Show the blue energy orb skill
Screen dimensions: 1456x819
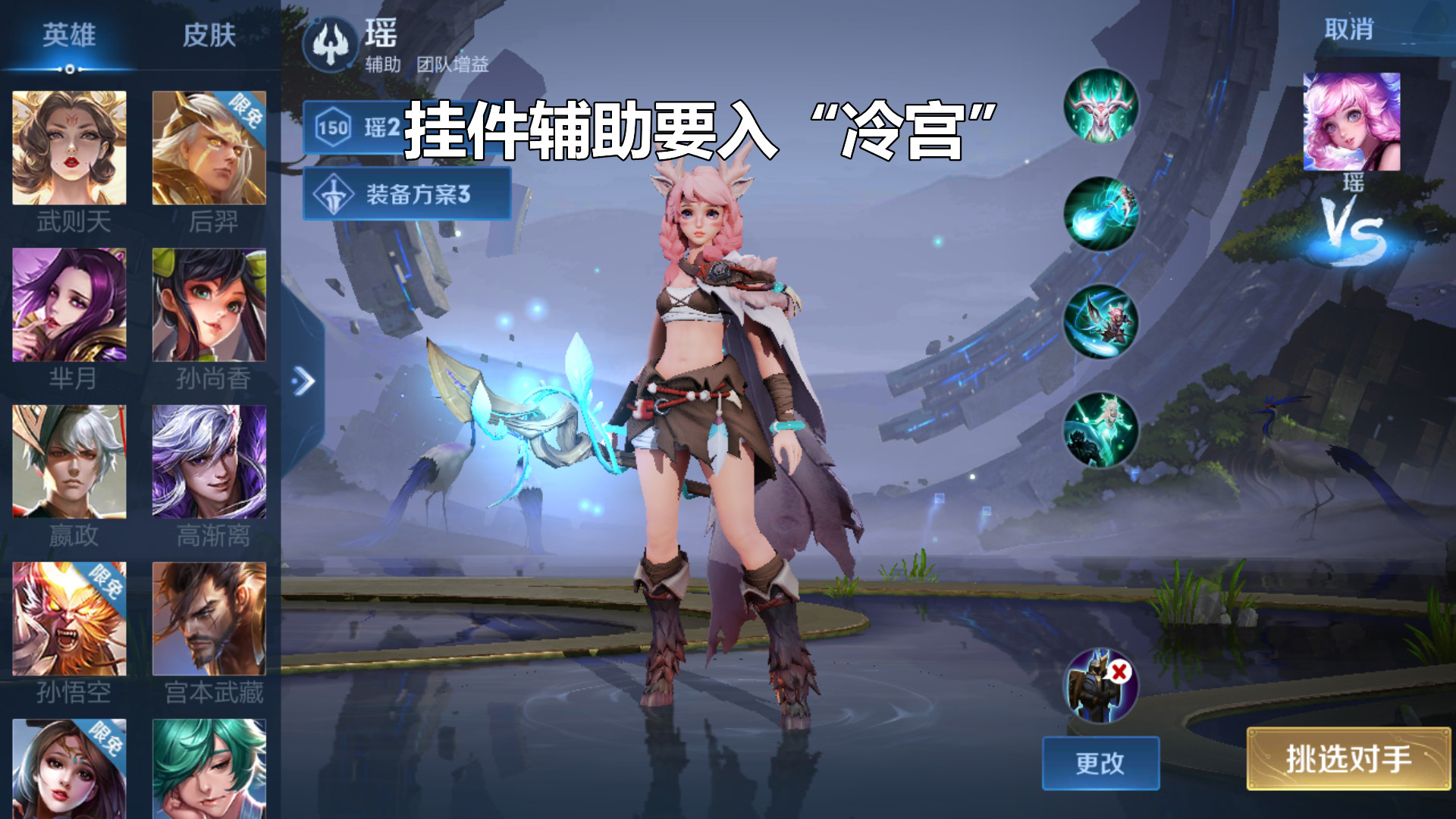click(1100, 214)
